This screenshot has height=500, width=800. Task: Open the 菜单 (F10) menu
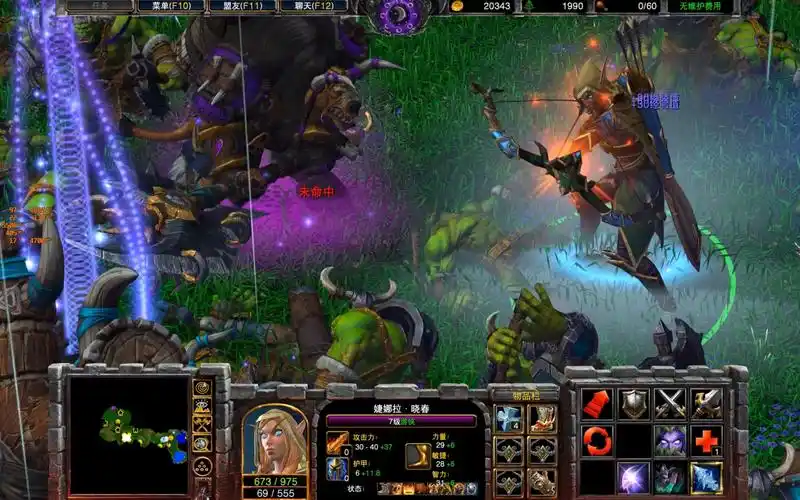[173, 6]
